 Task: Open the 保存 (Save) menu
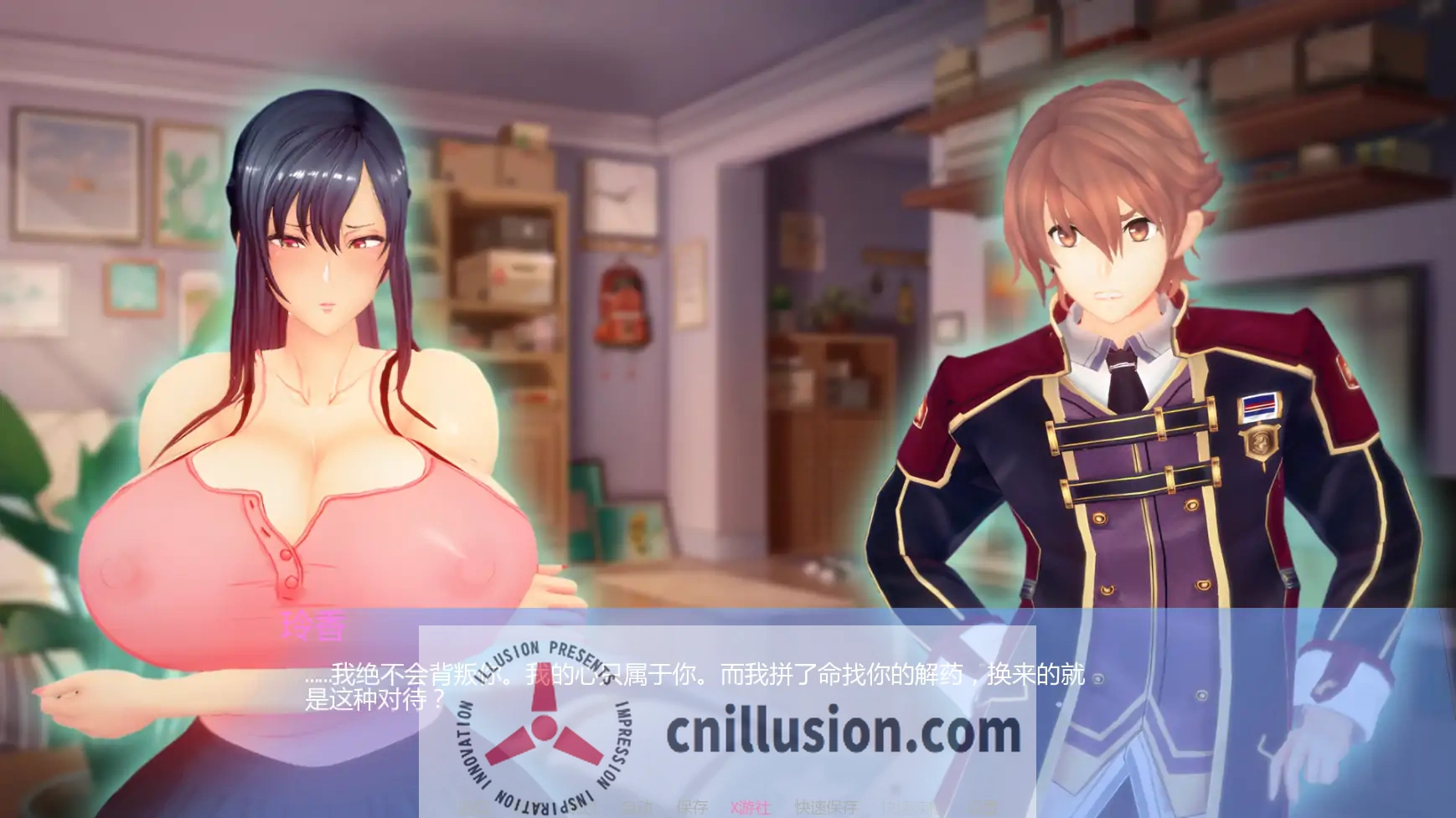tap(693, 805)
